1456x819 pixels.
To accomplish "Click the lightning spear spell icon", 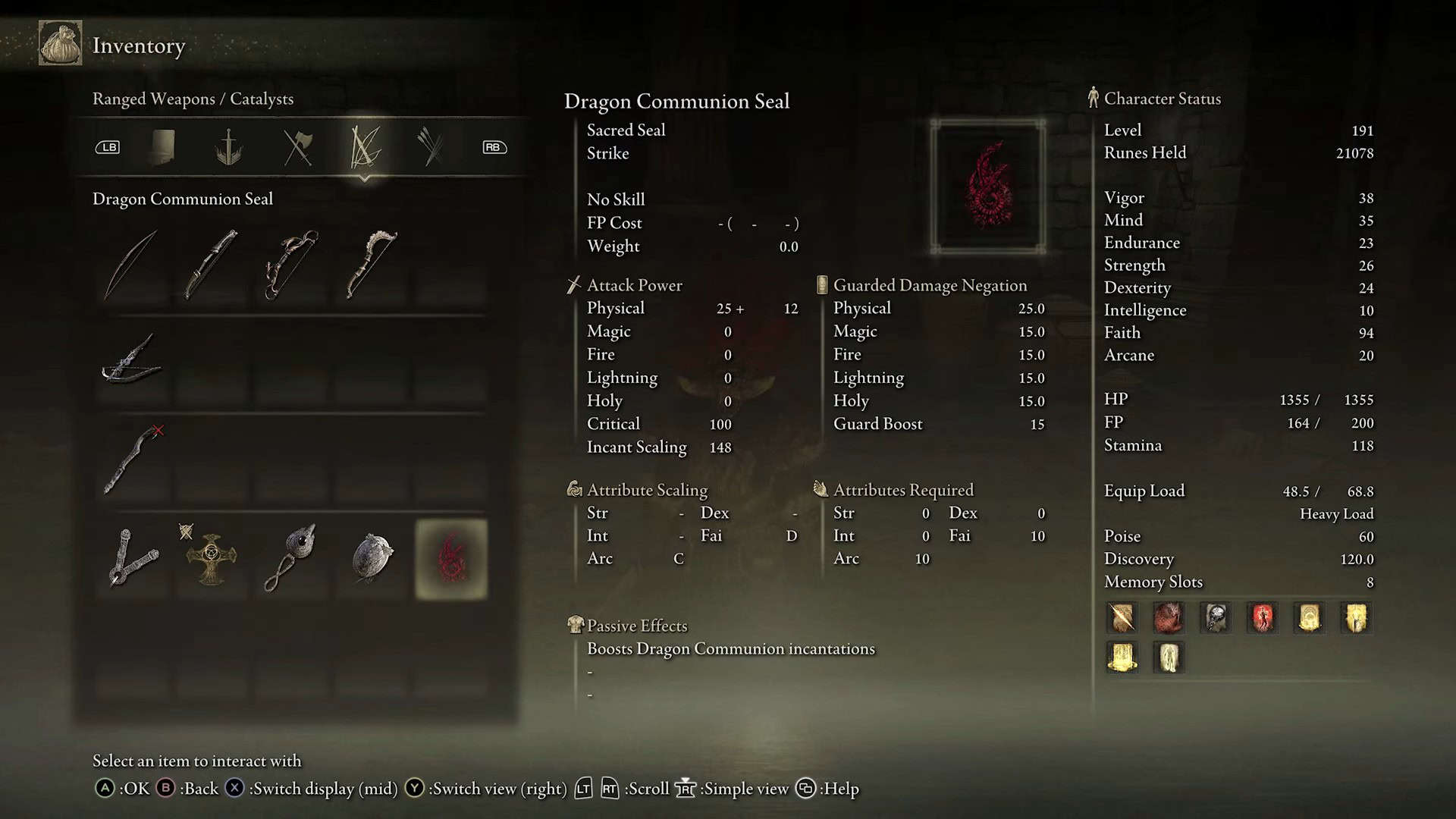I will [x=1122, y=618].
